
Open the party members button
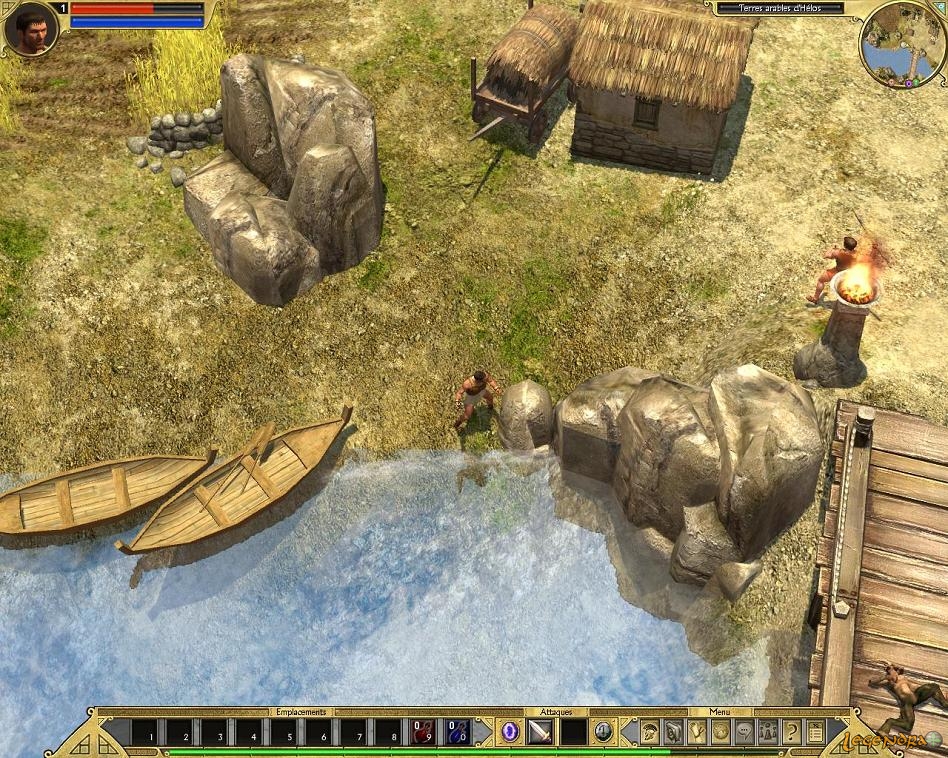point(768,732)
